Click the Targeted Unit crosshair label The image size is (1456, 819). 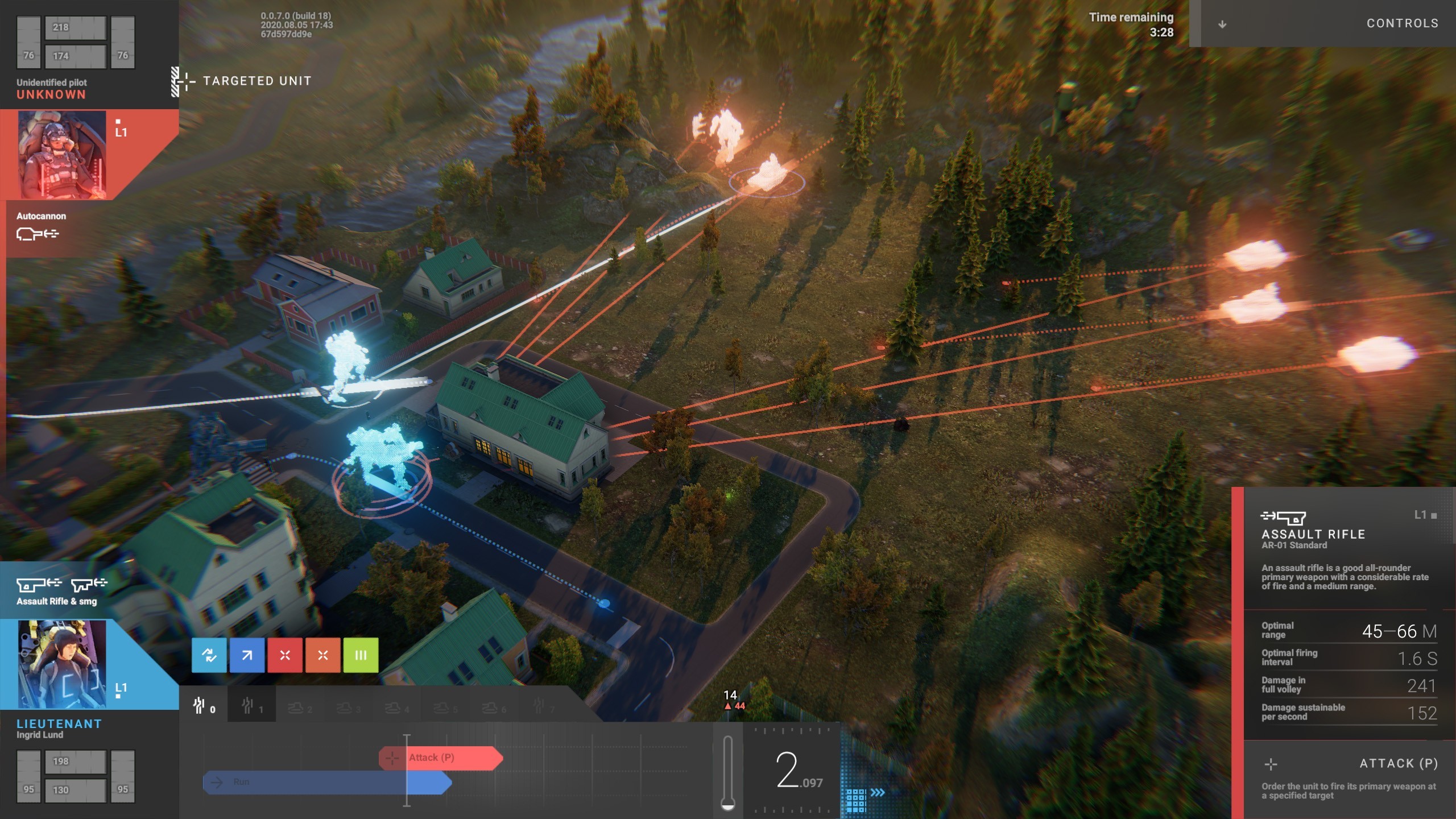[245, 81]
